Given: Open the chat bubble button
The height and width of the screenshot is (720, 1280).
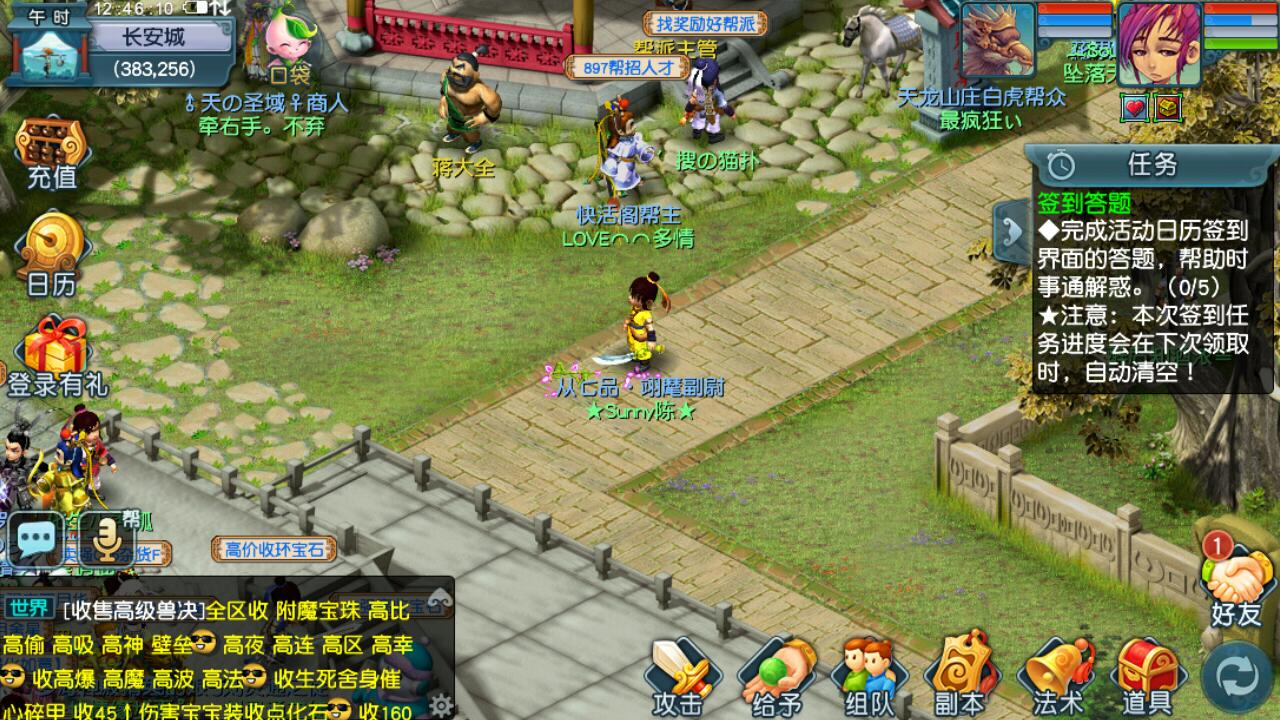Looking at the screenshot, I should (37, 541).
